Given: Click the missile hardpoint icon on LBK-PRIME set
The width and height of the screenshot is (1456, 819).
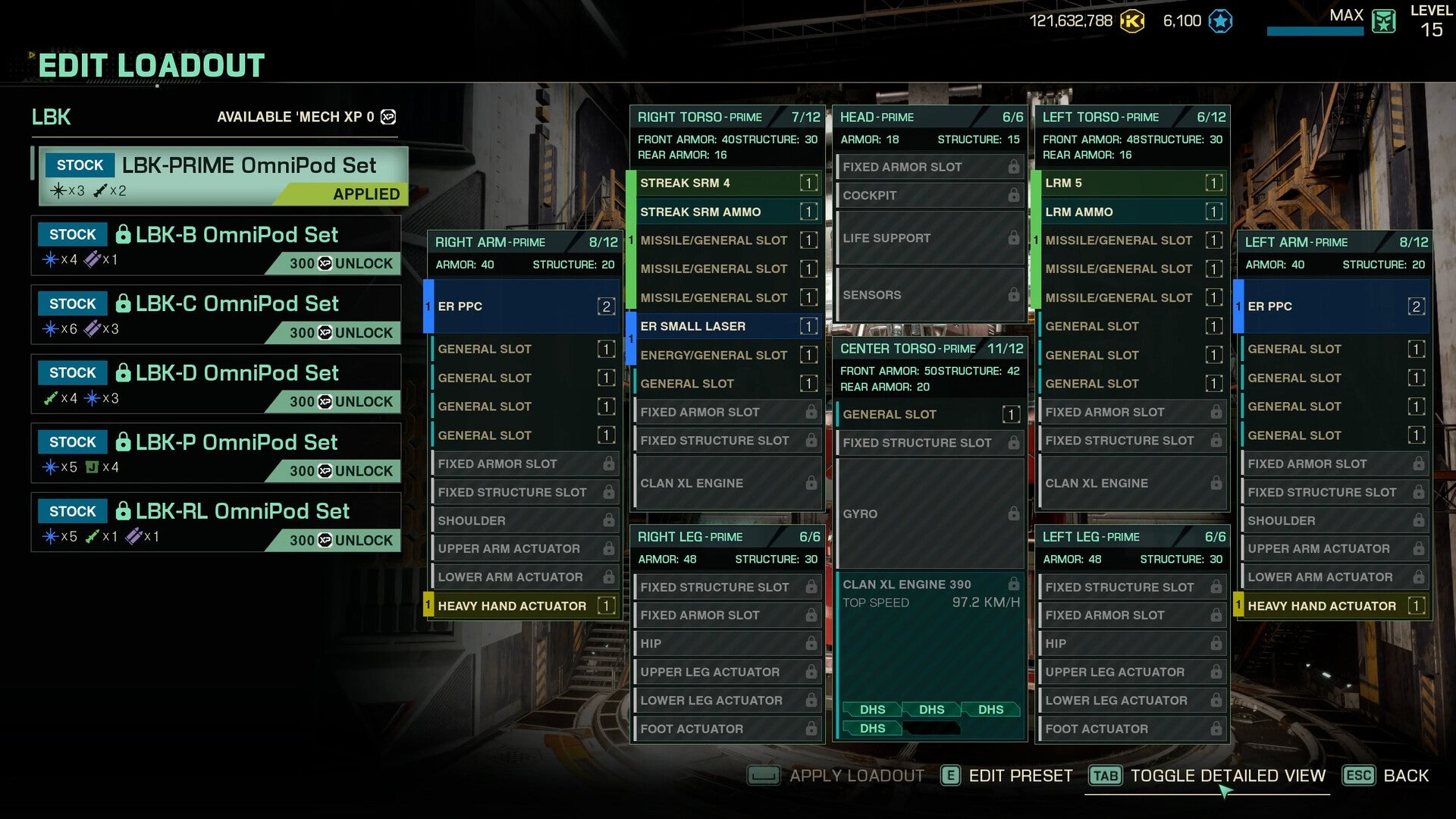Looking at the screenshot, I should pyautogui.click(x=99, y=190).
